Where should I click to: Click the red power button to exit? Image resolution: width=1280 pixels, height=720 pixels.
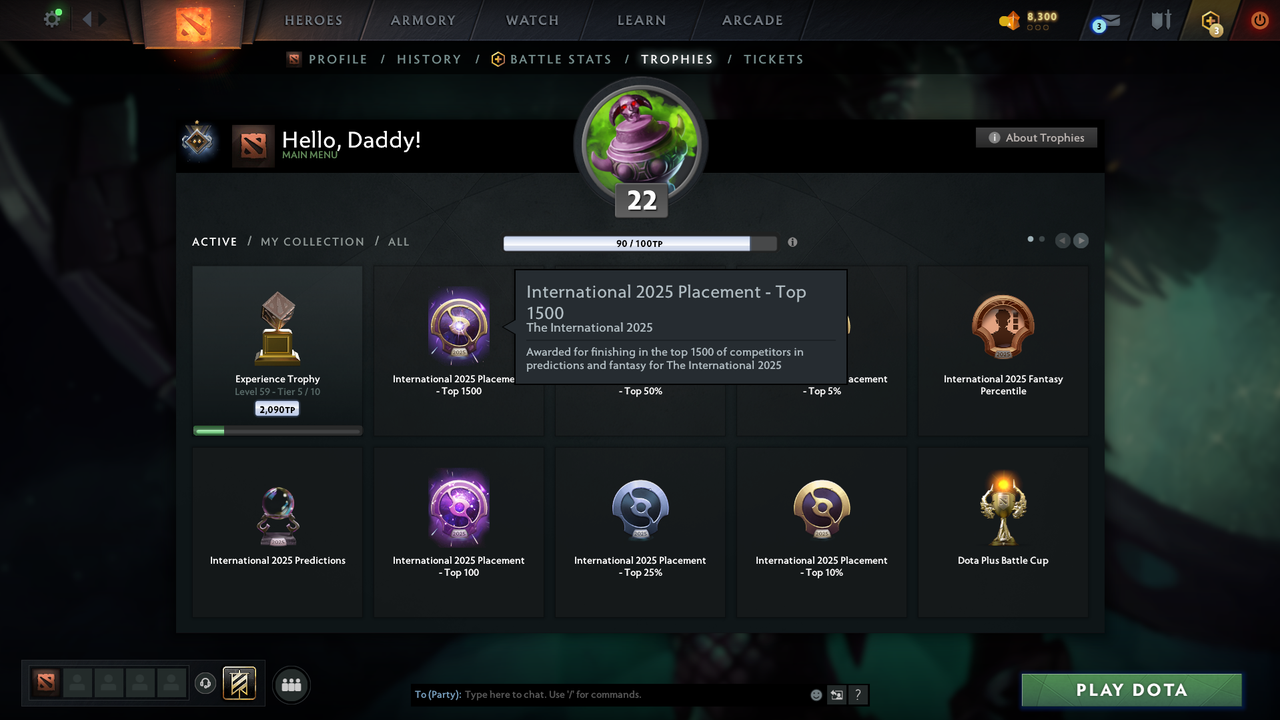click(1259, 19)
